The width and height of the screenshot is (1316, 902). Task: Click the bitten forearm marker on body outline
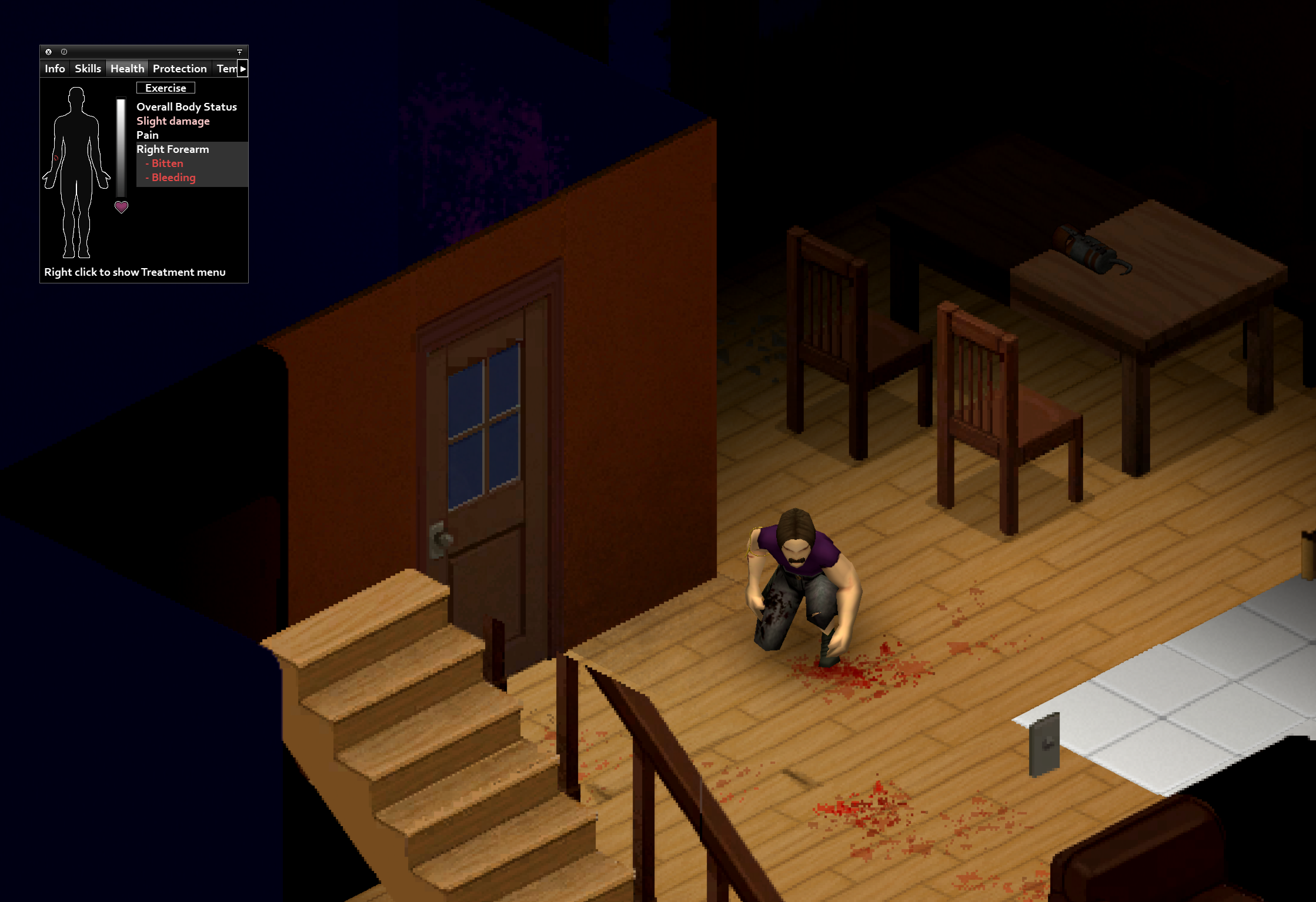(56, 158)
